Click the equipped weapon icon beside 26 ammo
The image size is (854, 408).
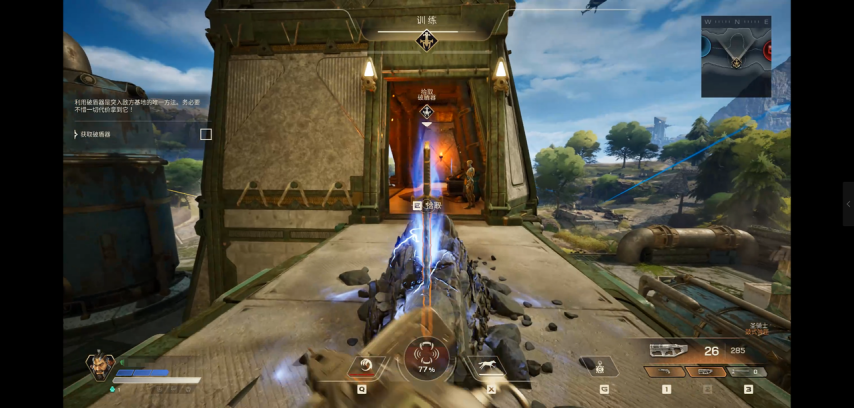click(670, 350)
